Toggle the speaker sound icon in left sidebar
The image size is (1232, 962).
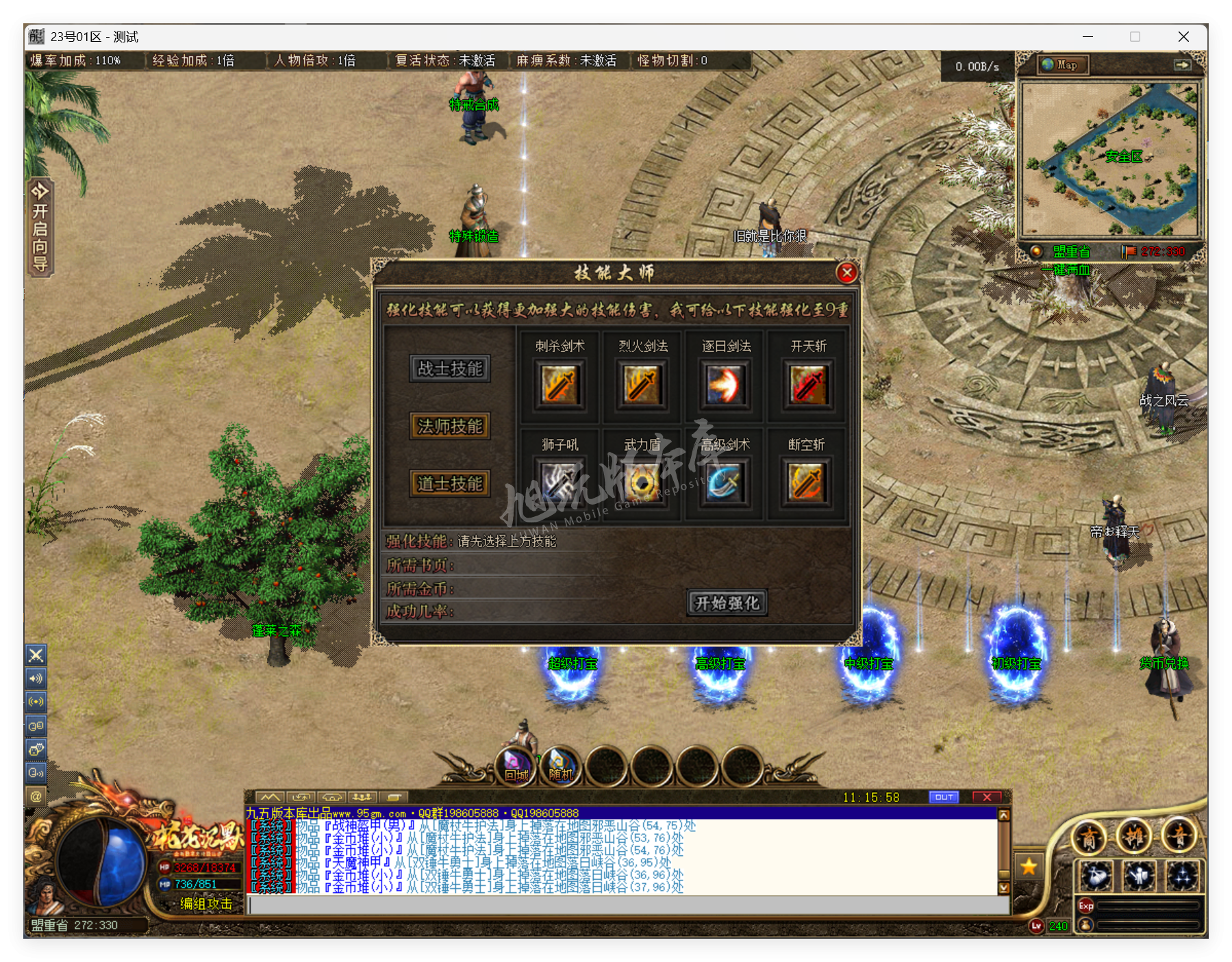tap(36, 679)
